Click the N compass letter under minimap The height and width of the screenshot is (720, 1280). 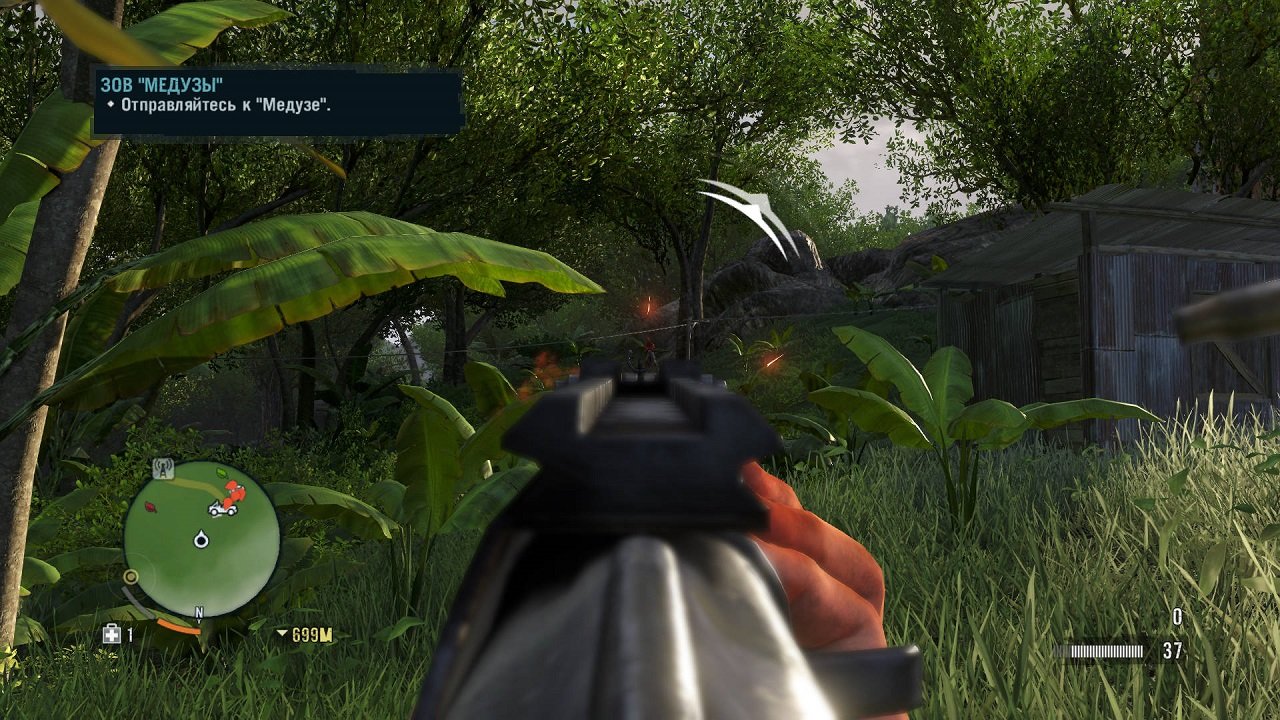tap(198, 611)
